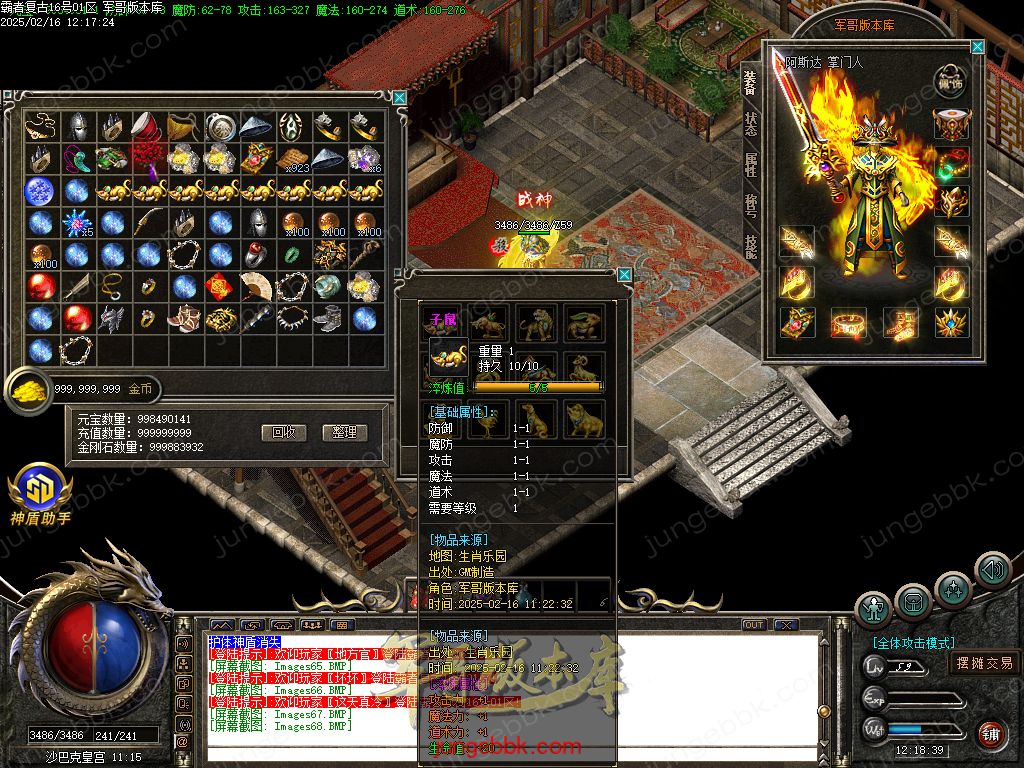Toggle sound with the speaker button
Viewport: 1024px width, 768px height.
pos(992,570)
